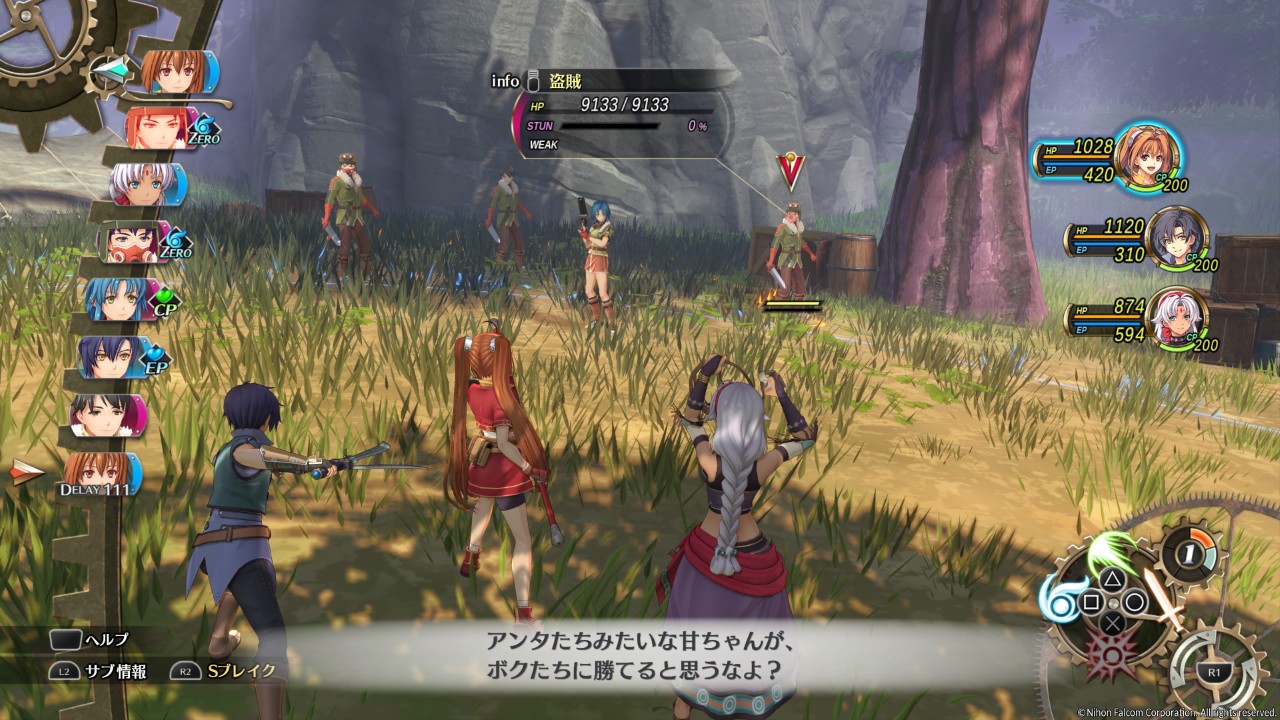Click the gear gauge showing number 1
The image size is (1280, 720).
(1190, 551)
